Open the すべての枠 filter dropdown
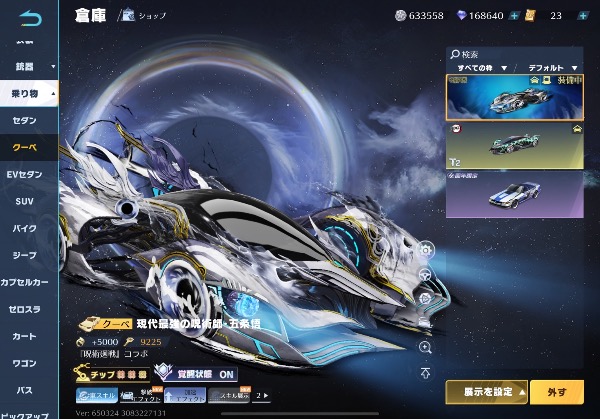This screenshot has width=600, height=419. tap(478, 67)
